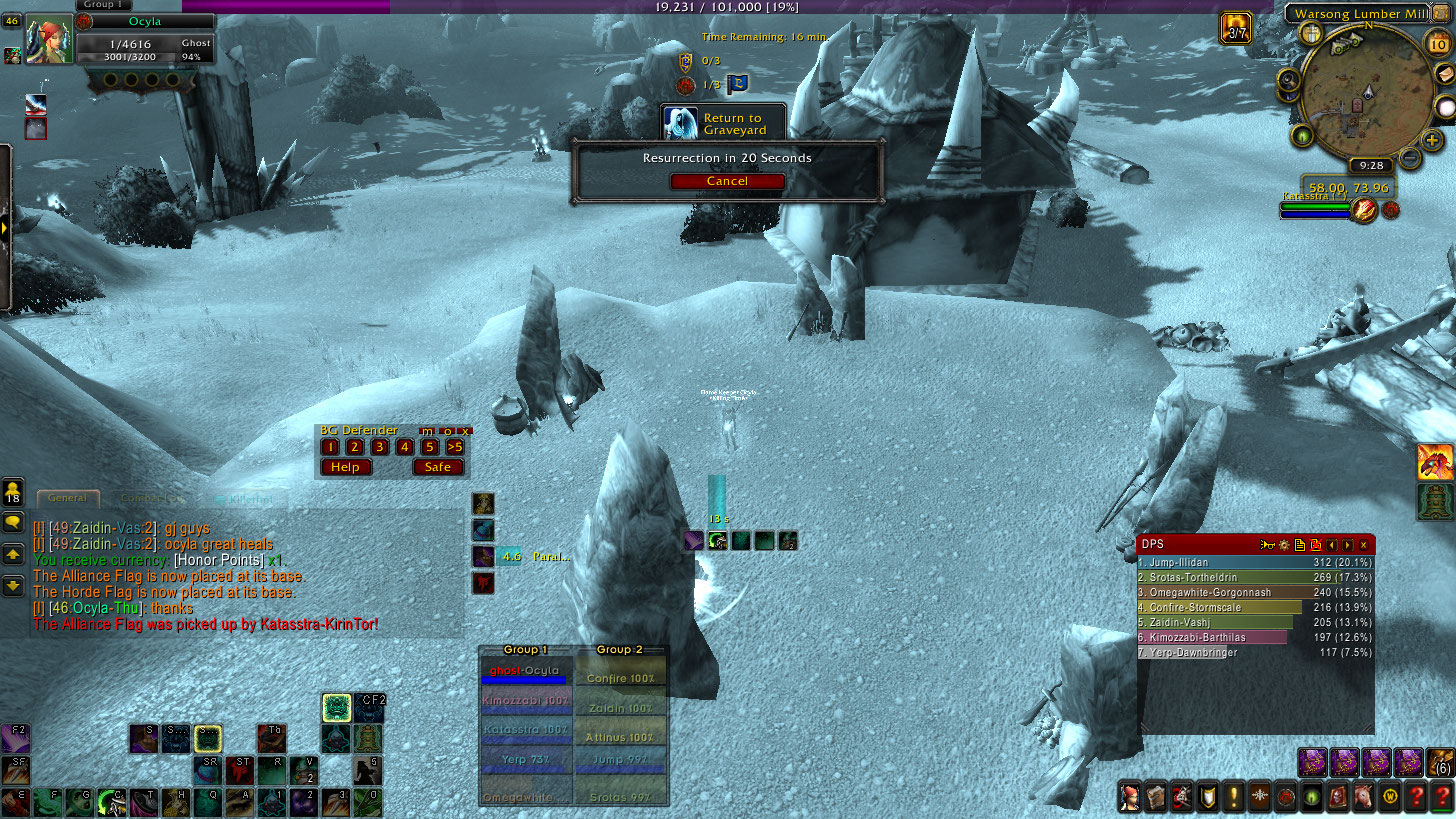Report Safe in BG Defender panel

438,467
